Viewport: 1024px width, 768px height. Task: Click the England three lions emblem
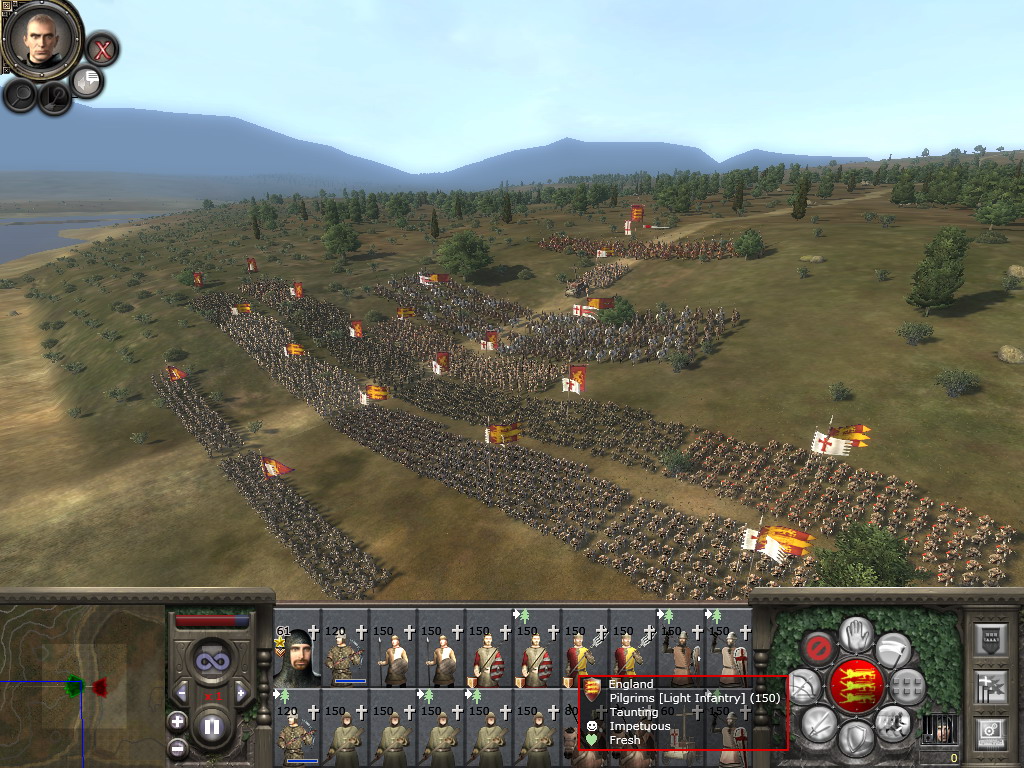[856, 686]
